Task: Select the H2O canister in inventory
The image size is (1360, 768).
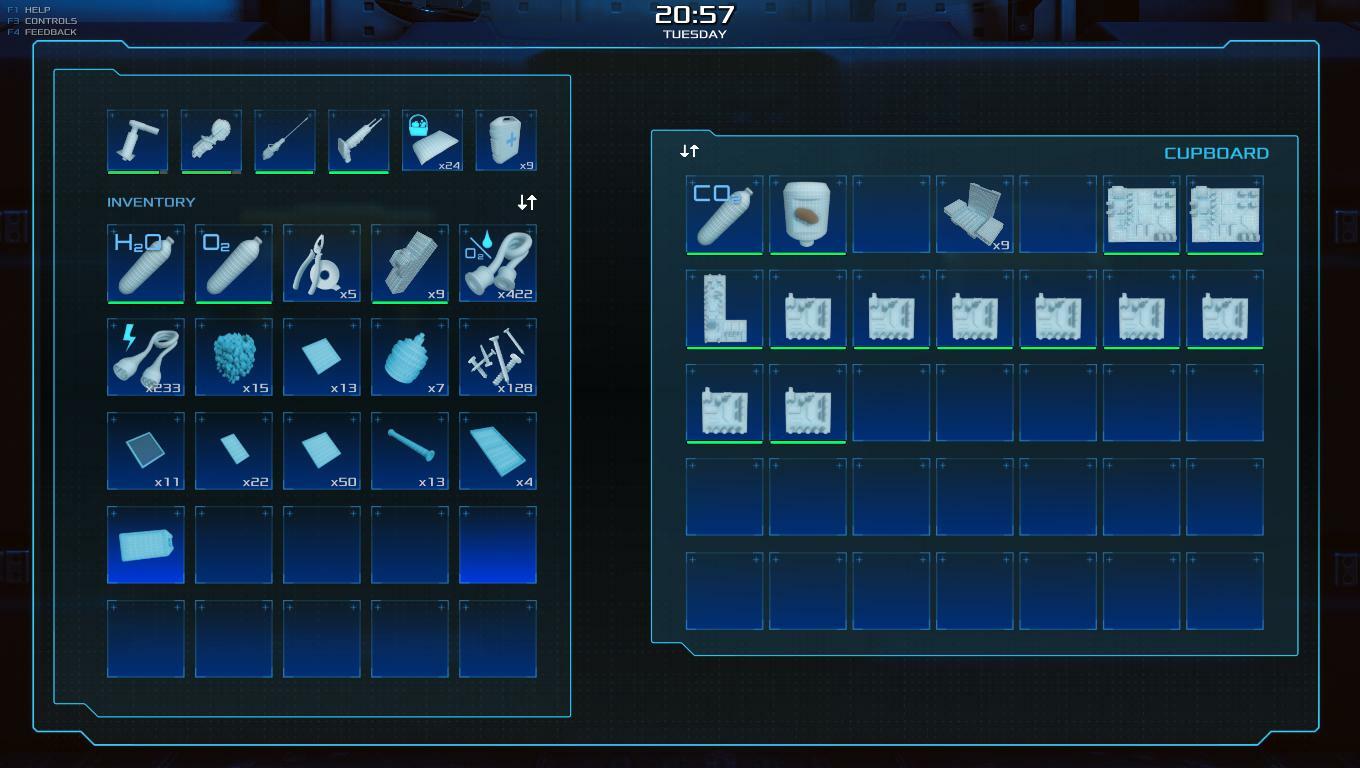Action: (146, 263)
